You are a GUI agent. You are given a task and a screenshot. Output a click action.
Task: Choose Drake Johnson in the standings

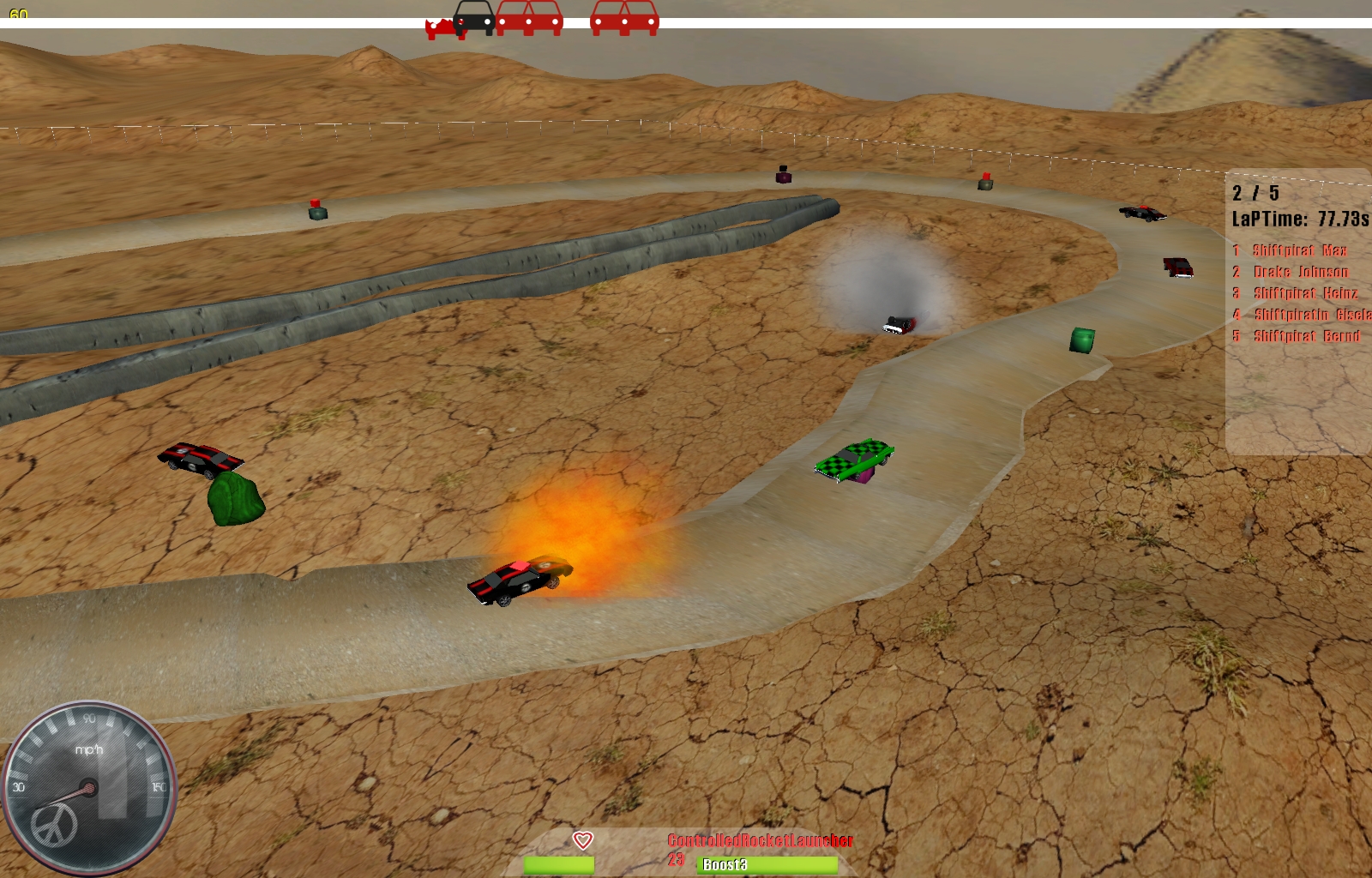1300,272
